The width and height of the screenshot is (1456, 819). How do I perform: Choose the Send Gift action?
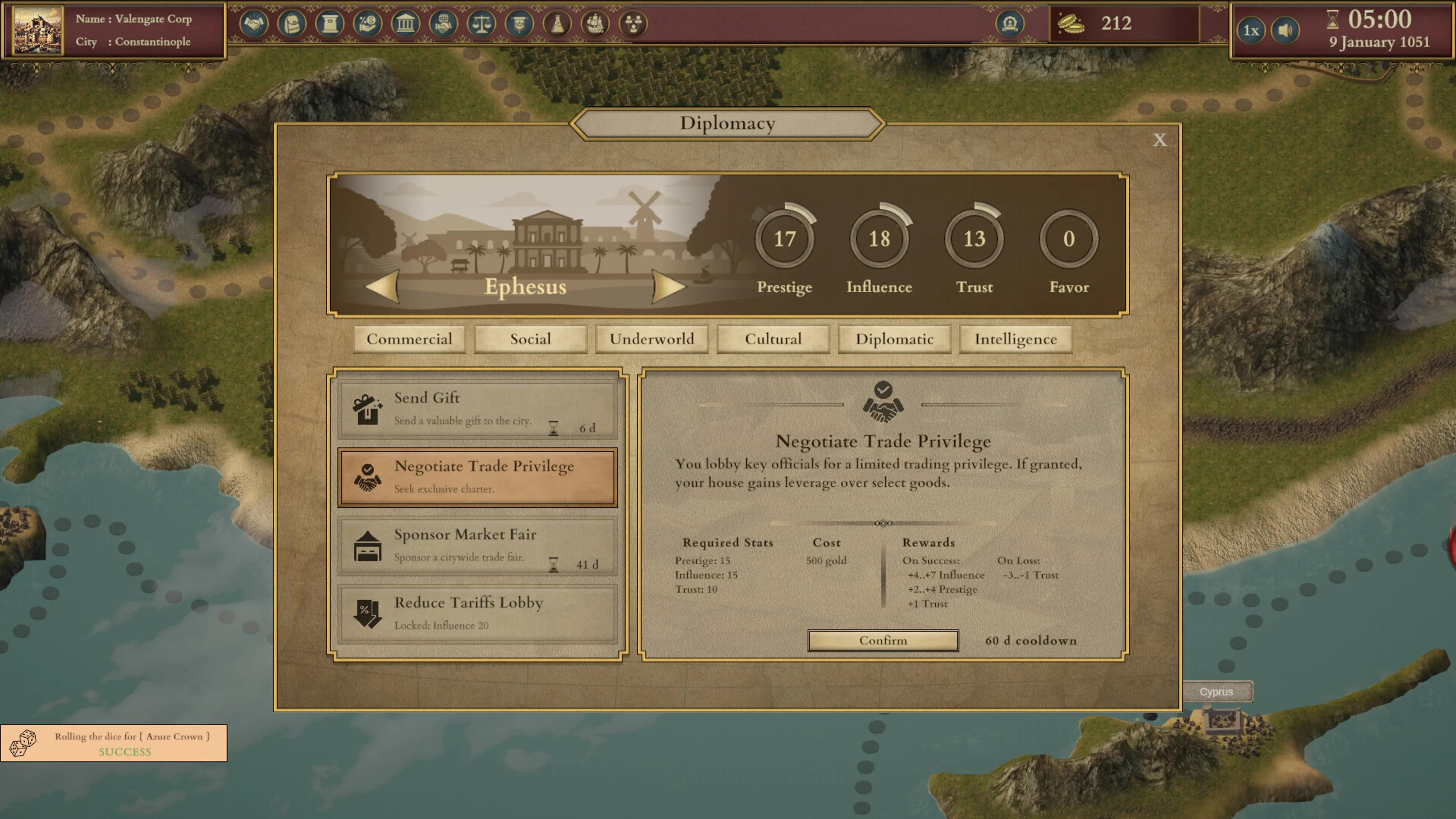click(477, 410)
